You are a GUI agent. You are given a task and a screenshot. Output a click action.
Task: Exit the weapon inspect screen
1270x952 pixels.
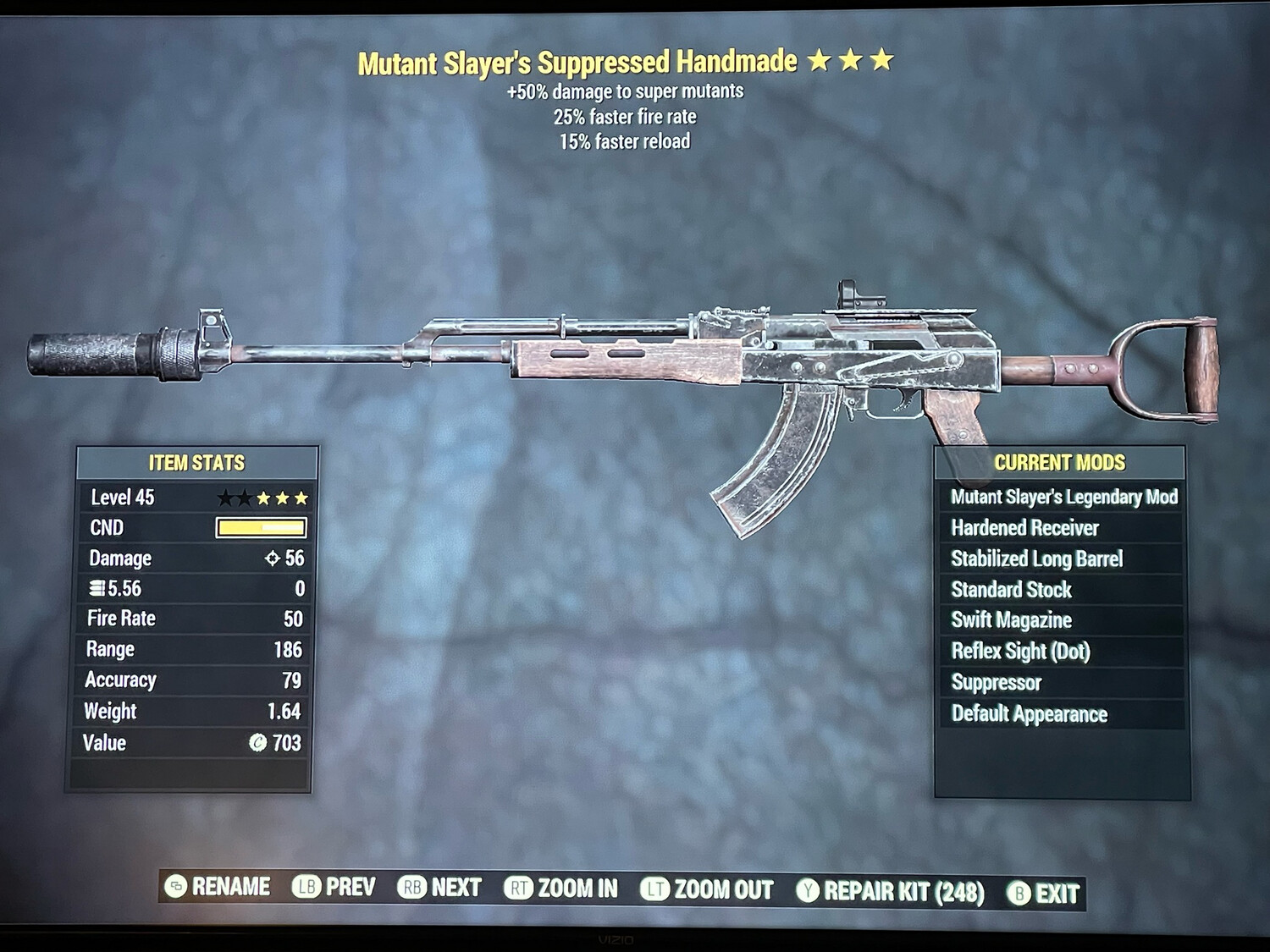(x=1043, y=894)
